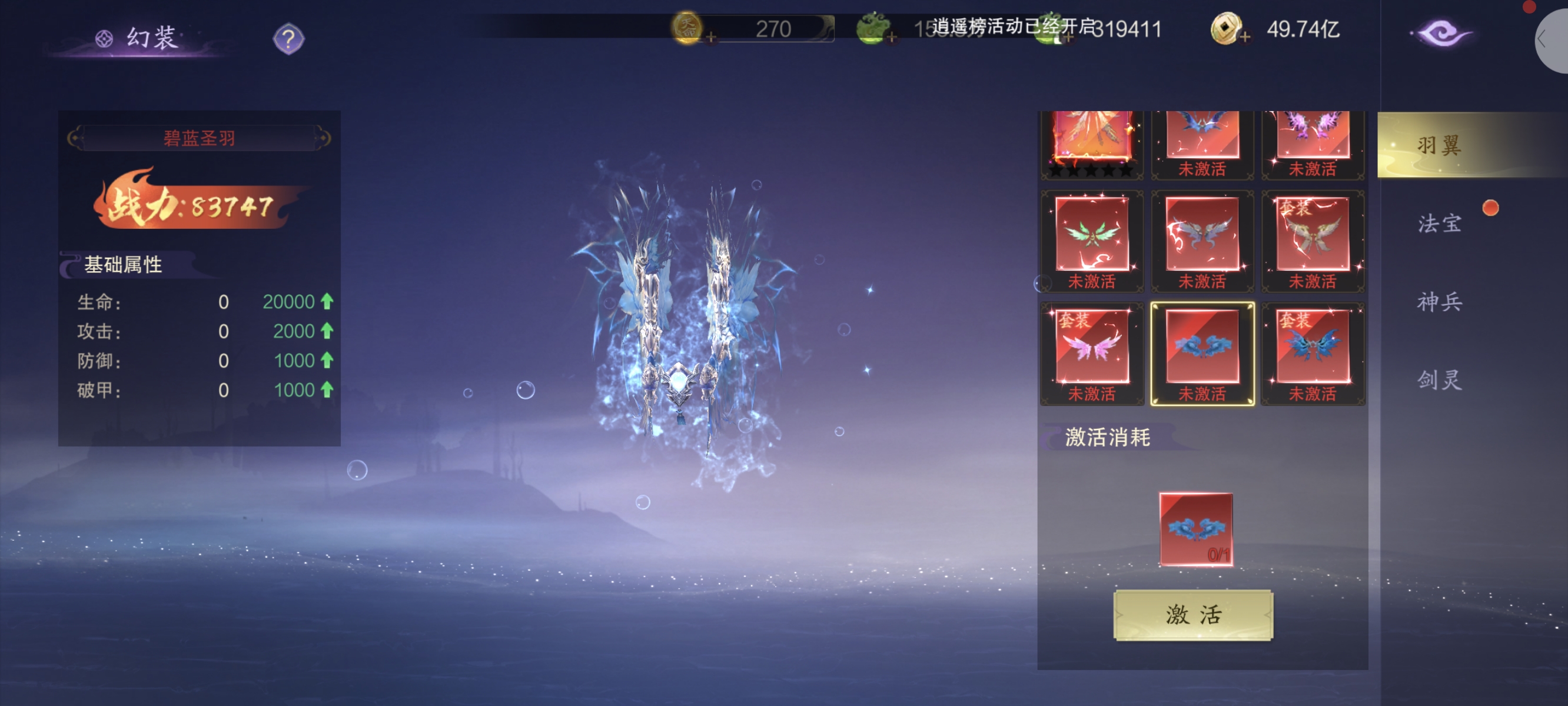Switch to the 羽翼 wings tab

point(1439,145)
